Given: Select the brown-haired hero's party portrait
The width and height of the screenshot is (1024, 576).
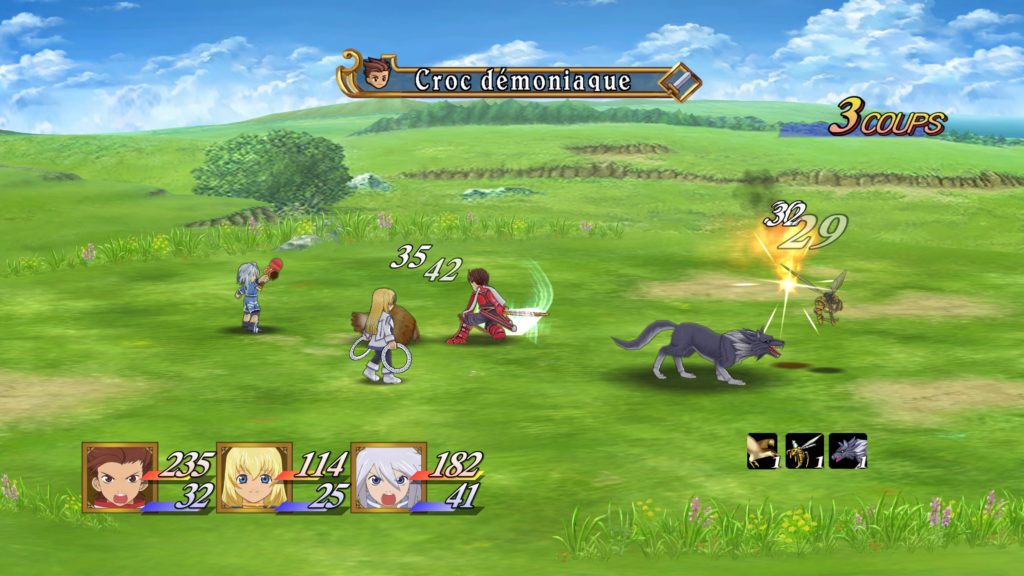Looking at the screenshot, I should point(120,477).
